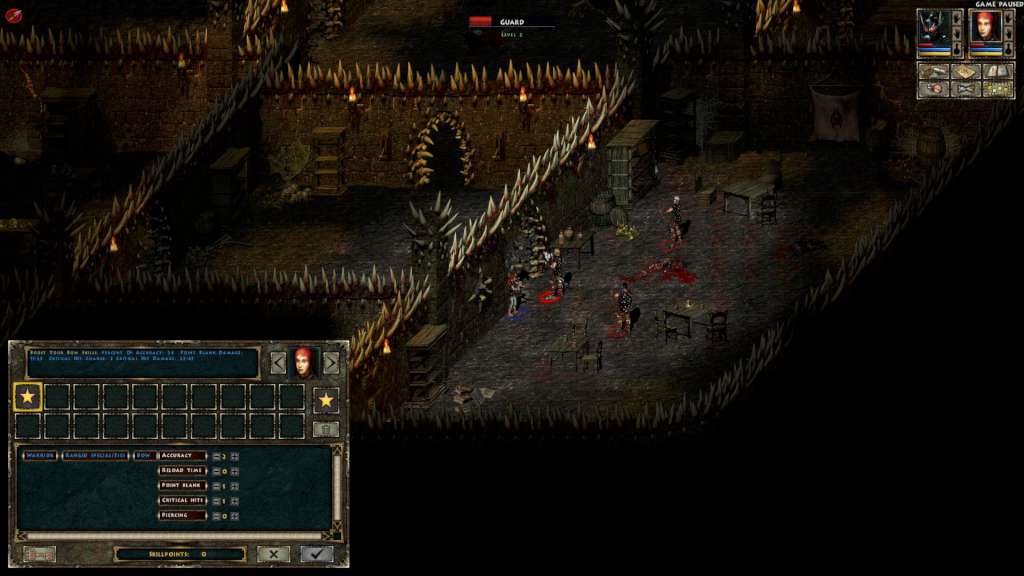Switch to the next character's skills
Image resolution: width=1024 pixels, height=576 pixels.
click(331, 363)
